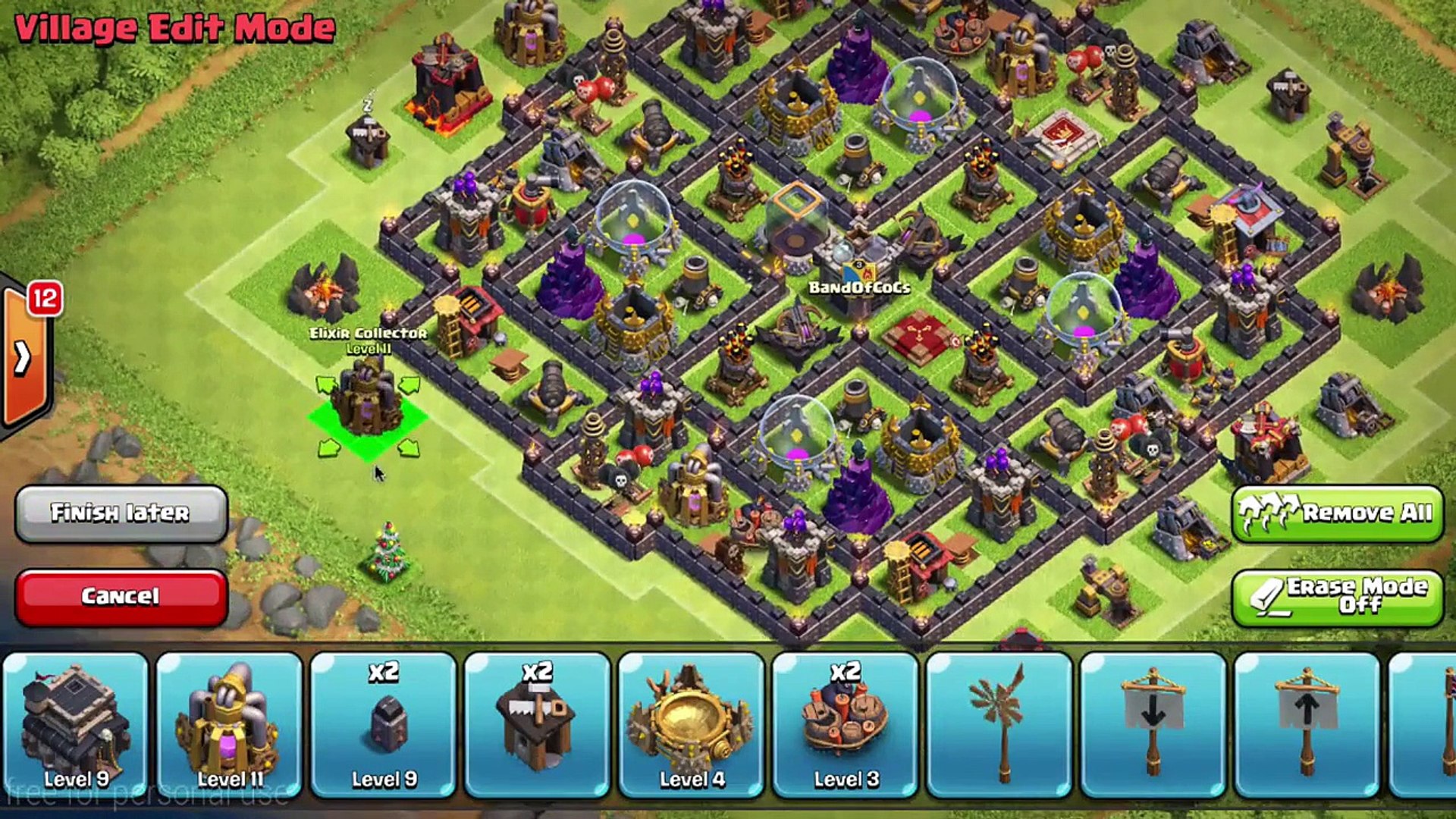The width and height of the screenshot is (1456, 819).
Task: Select the x2 builder's hut tile
Action: [538, 724]
